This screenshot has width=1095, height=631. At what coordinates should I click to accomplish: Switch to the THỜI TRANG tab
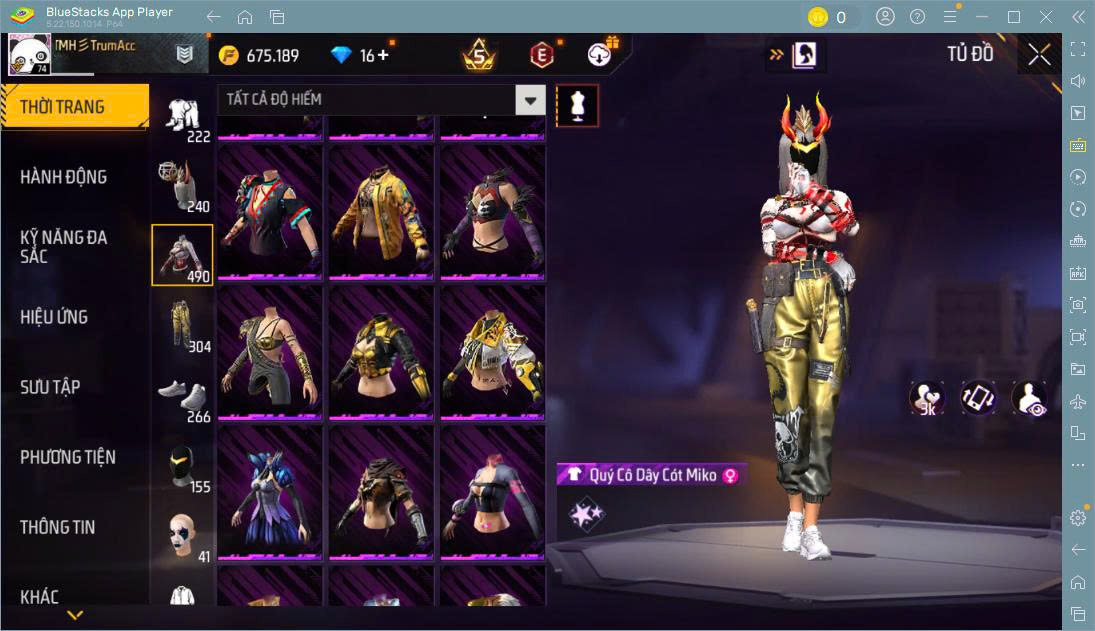pyautogui.click(x=73, y=107)
